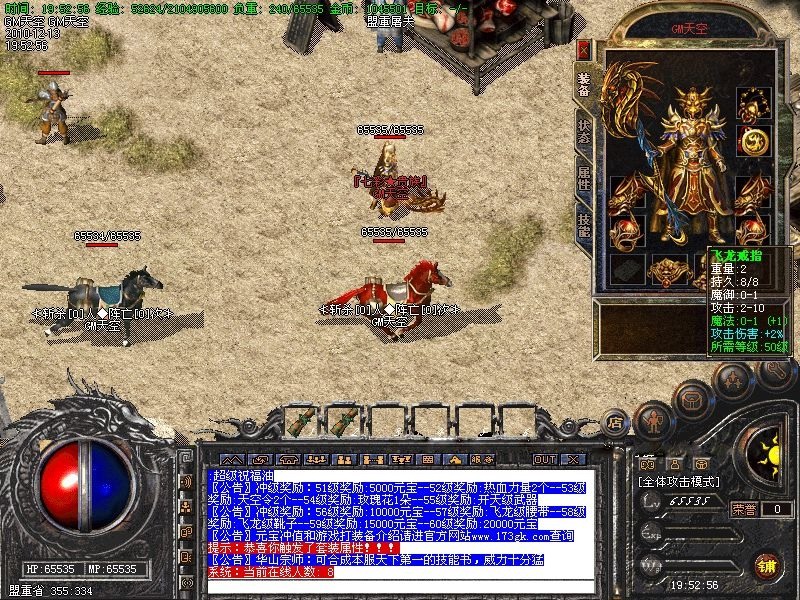Click the OUT button above chat

[544, 459]
